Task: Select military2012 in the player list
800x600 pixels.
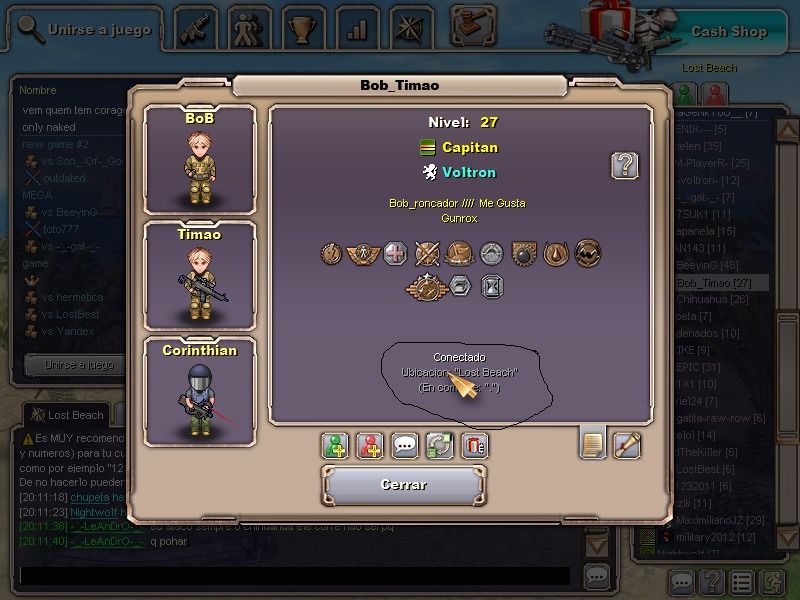Action: pyautogui.click(x=712, y=537)
